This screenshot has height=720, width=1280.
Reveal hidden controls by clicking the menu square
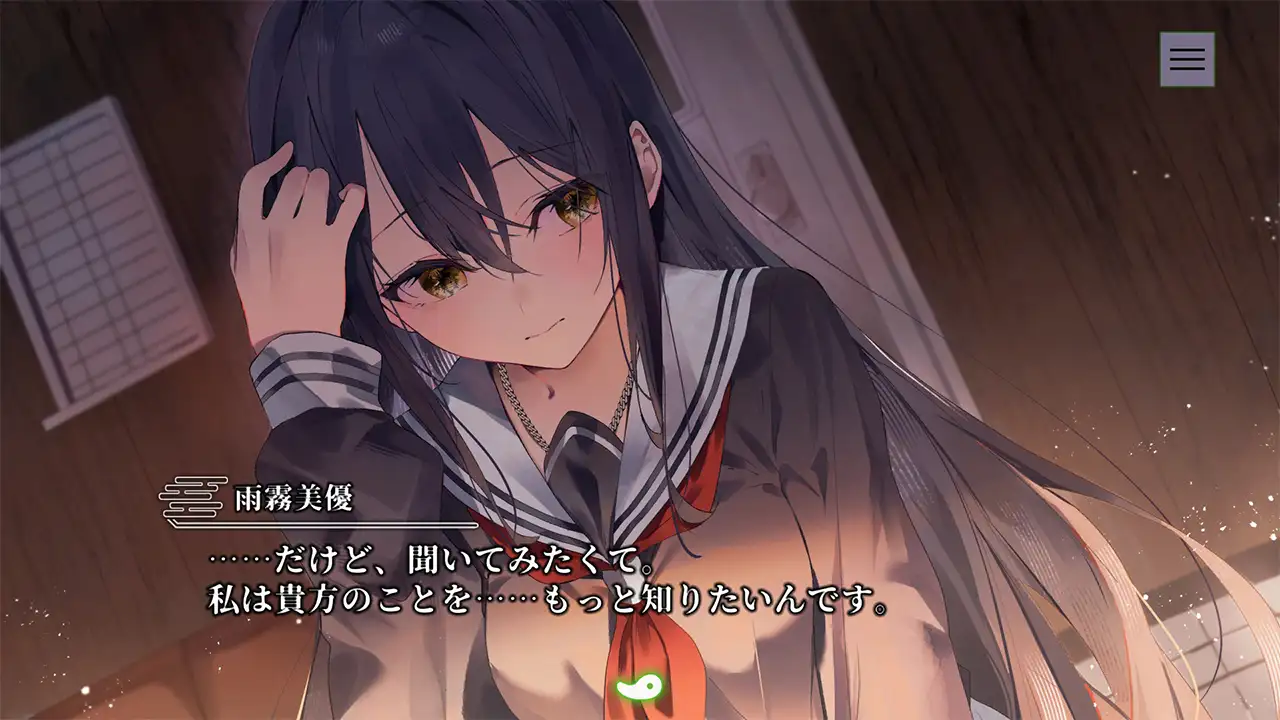[1185, 59]
